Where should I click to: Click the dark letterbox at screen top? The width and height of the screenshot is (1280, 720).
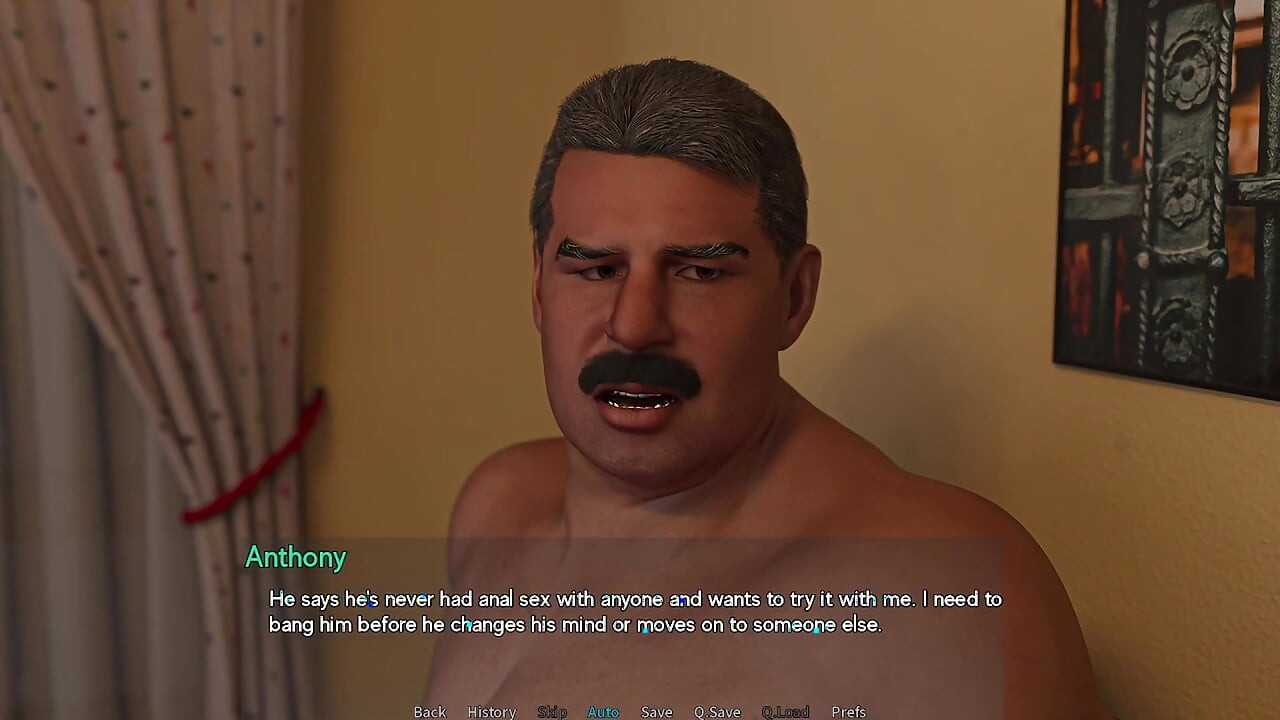[x=640, y=4]
